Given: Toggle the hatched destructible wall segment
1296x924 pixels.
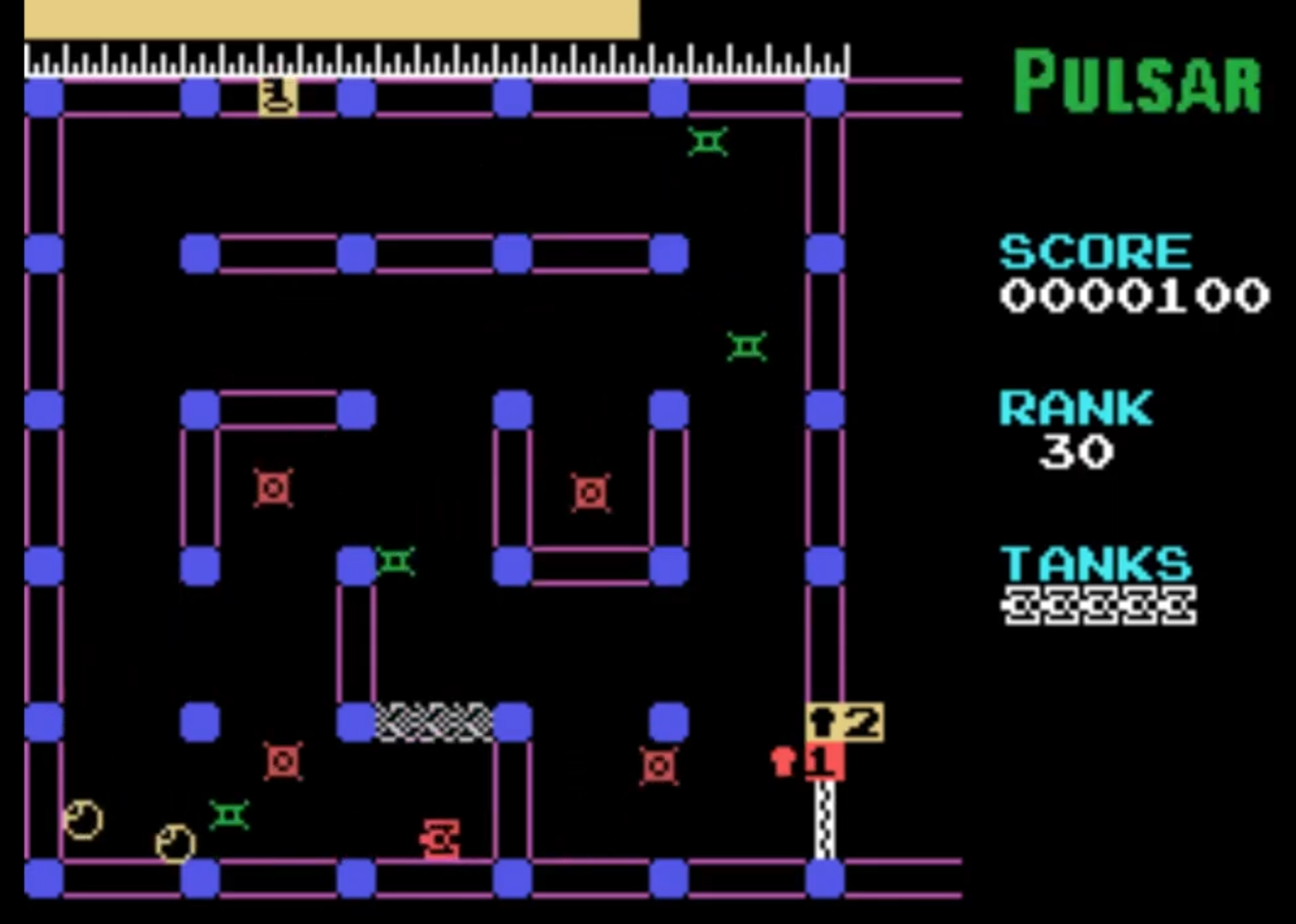Looking at the screenshot, I should tap(434, 722).
